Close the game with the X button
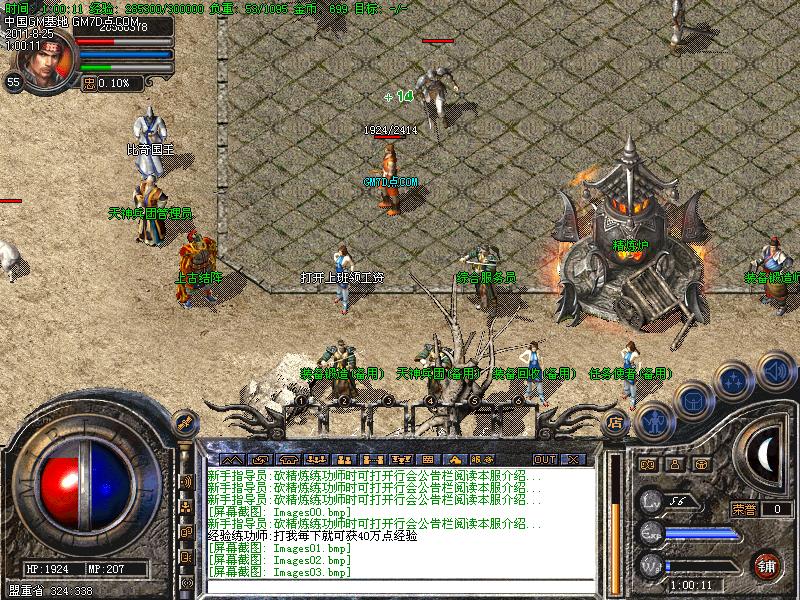The height and width of the screenshot is (600, 800). coord(573,459)
